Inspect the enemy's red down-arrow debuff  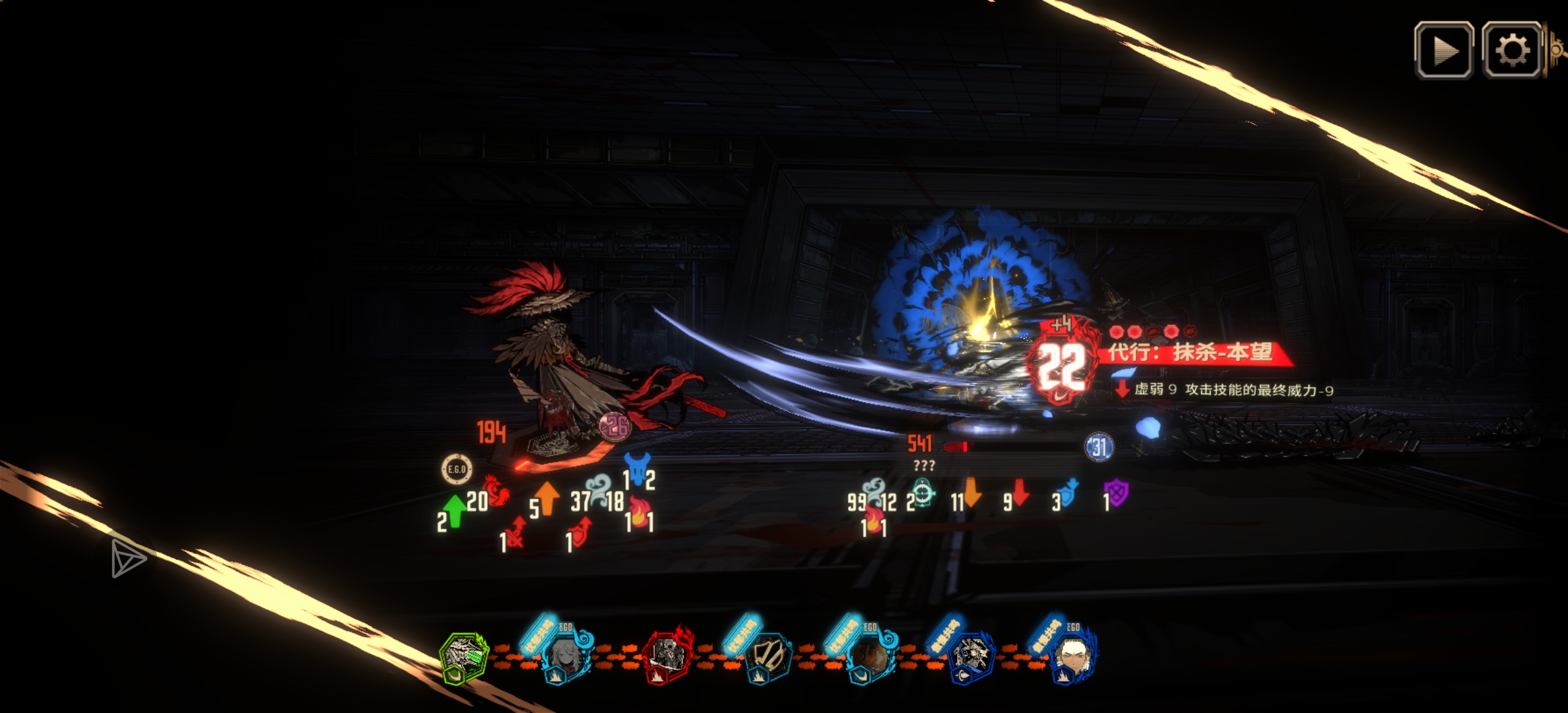pos(1020,493)
